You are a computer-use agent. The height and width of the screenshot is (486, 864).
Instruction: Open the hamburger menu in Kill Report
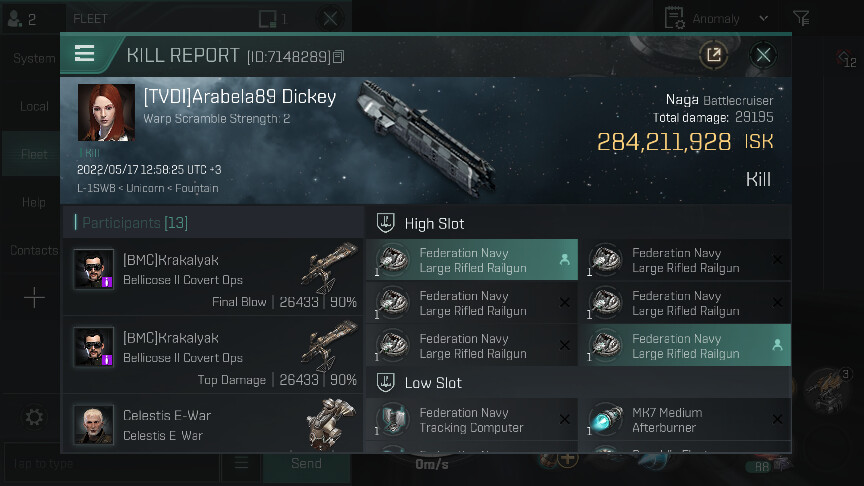click(85, 54)
